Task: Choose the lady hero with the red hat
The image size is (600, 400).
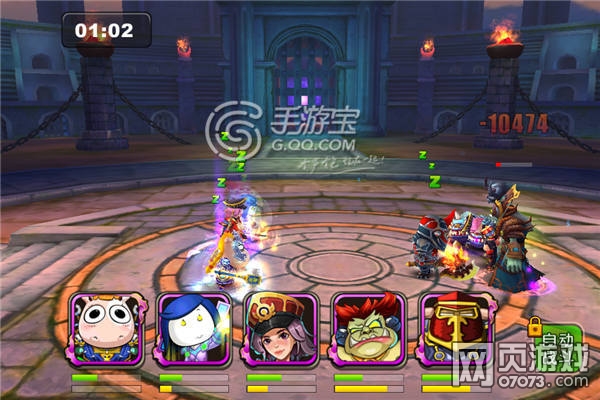Action: [x=281, y=330]
